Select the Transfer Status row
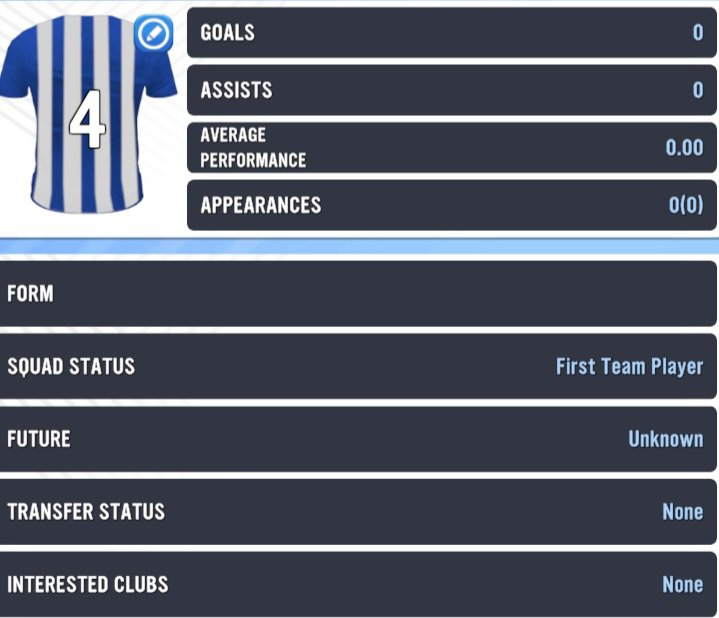The width and height of the screenshot is (719, 618). click(359, 511)
